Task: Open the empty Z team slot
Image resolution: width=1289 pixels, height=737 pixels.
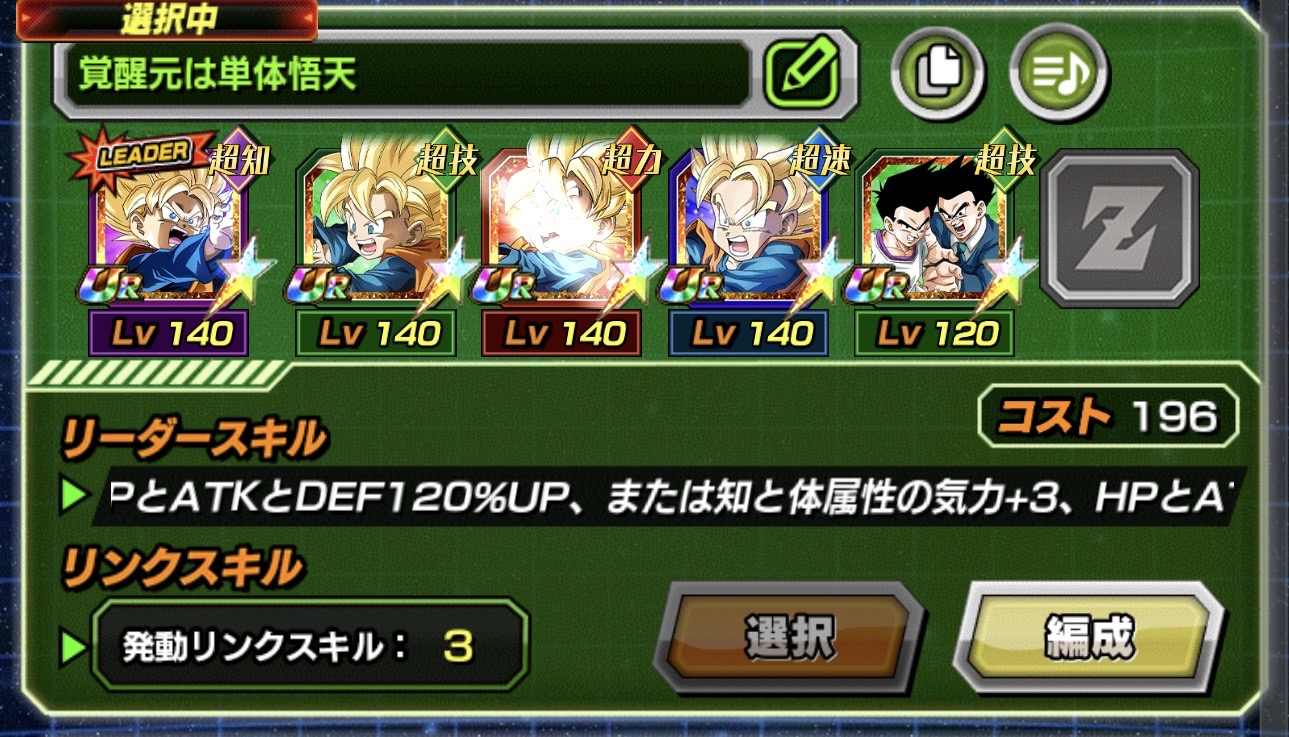Action: tap(1119, 229)
